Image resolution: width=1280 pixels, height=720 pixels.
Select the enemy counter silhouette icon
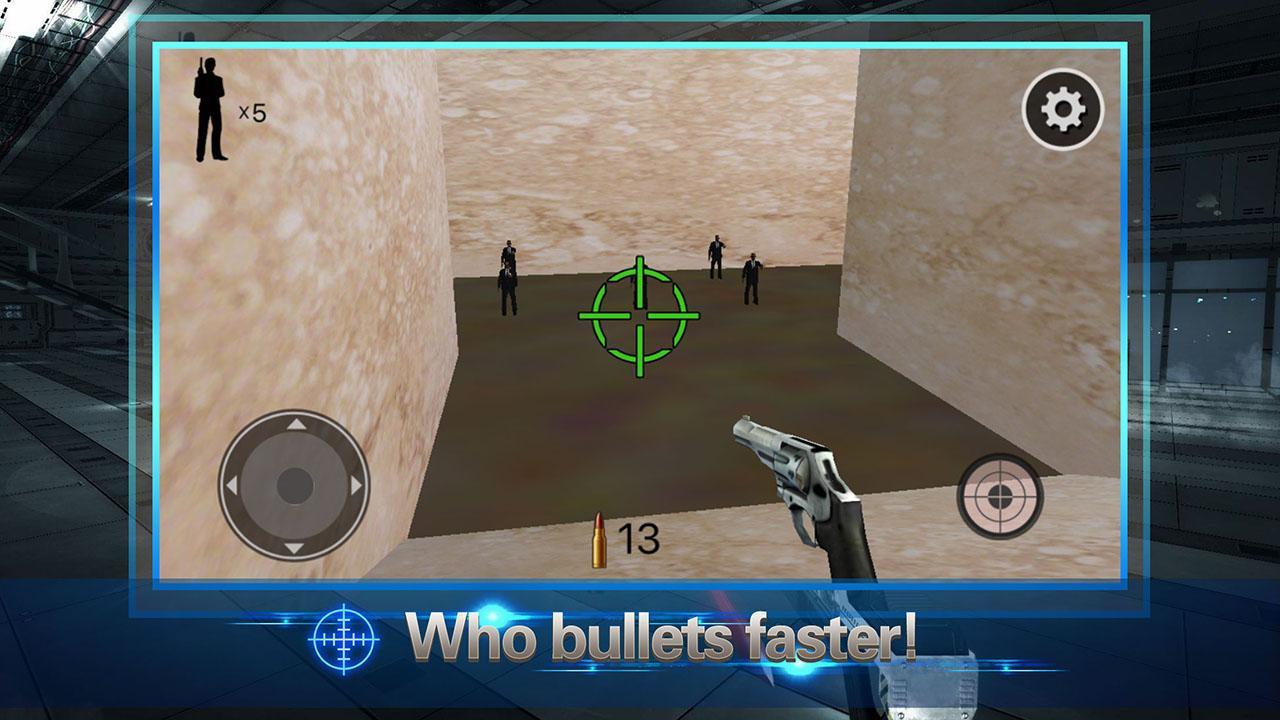click(x=211, y=110)
